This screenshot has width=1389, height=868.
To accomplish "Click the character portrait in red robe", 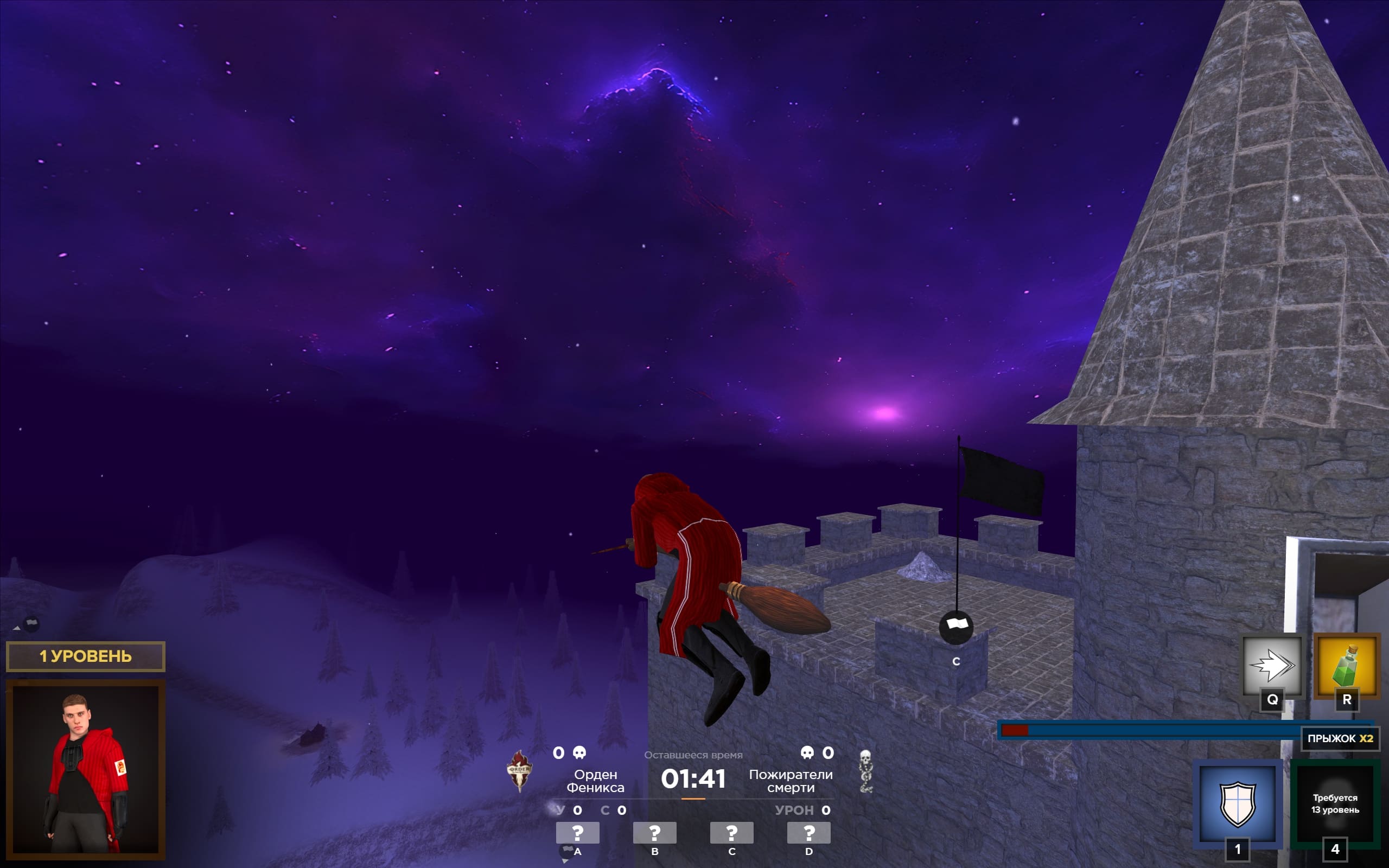I will point(86,769).
